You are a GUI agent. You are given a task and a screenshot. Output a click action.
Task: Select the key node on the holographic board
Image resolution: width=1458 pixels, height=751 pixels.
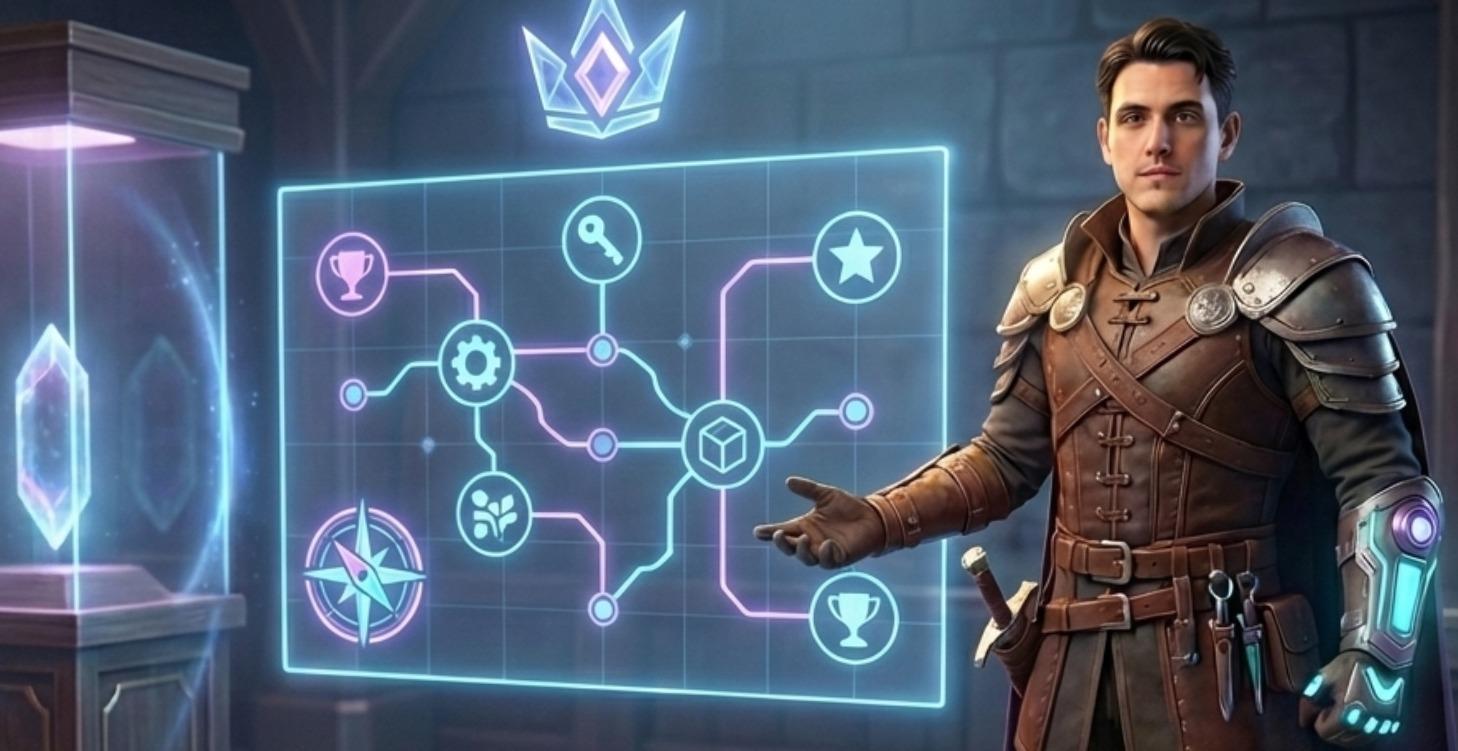601,240
